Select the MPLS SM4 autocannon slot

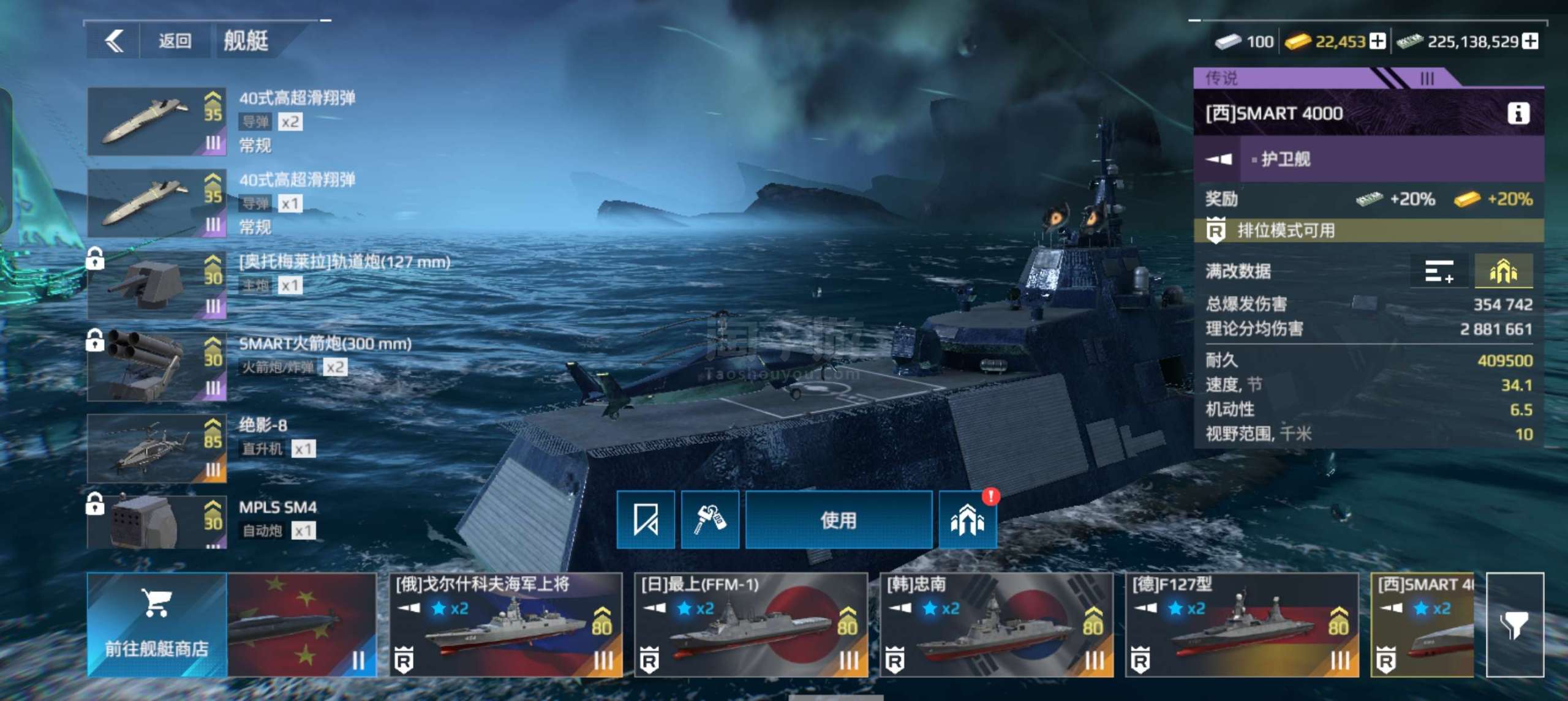[157, 522]
